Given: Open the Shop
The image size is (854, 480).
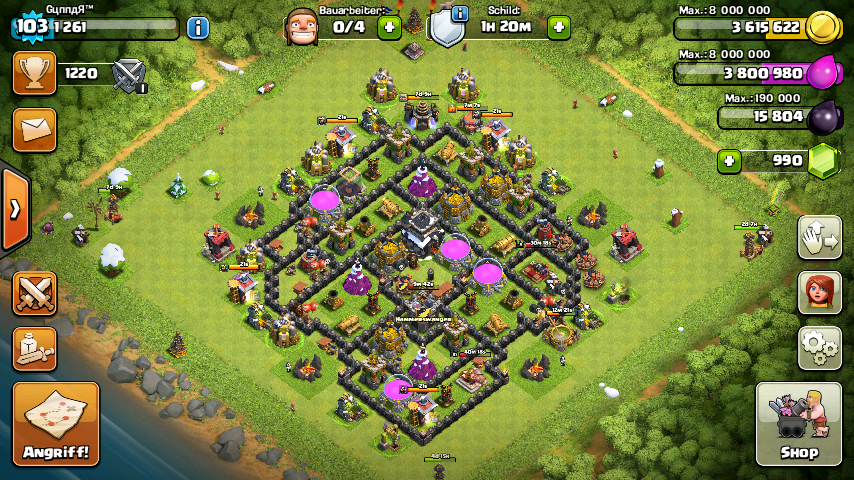Looking at the screenshot, I should [x=798, y=424].
